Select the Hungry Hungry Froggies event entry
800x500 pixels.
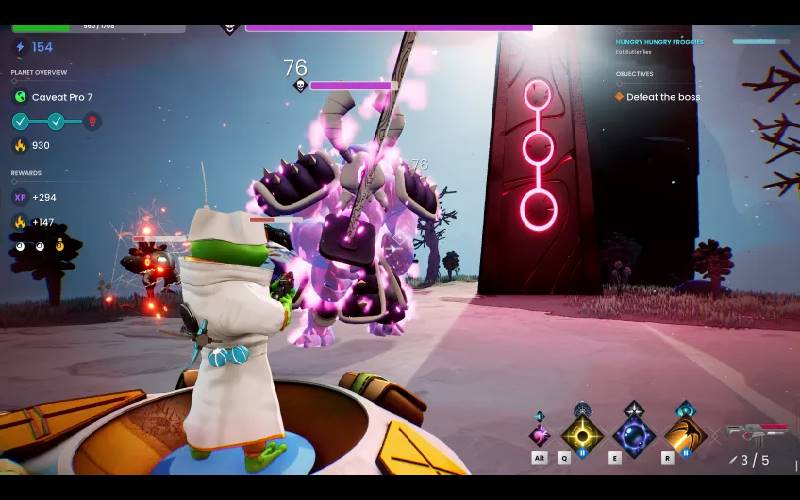pyautogui.click(x=660, y=42)
